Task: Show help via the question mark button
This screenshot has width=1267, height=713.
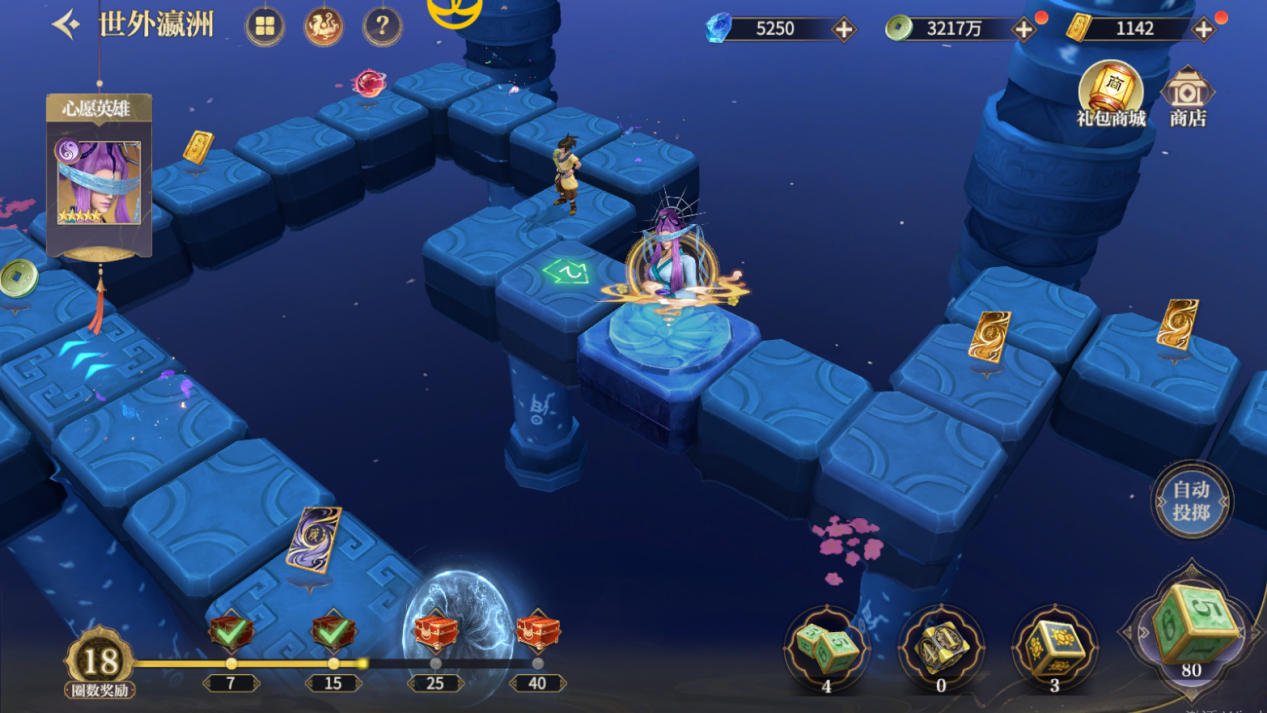Action: click(x=382, y=27)
